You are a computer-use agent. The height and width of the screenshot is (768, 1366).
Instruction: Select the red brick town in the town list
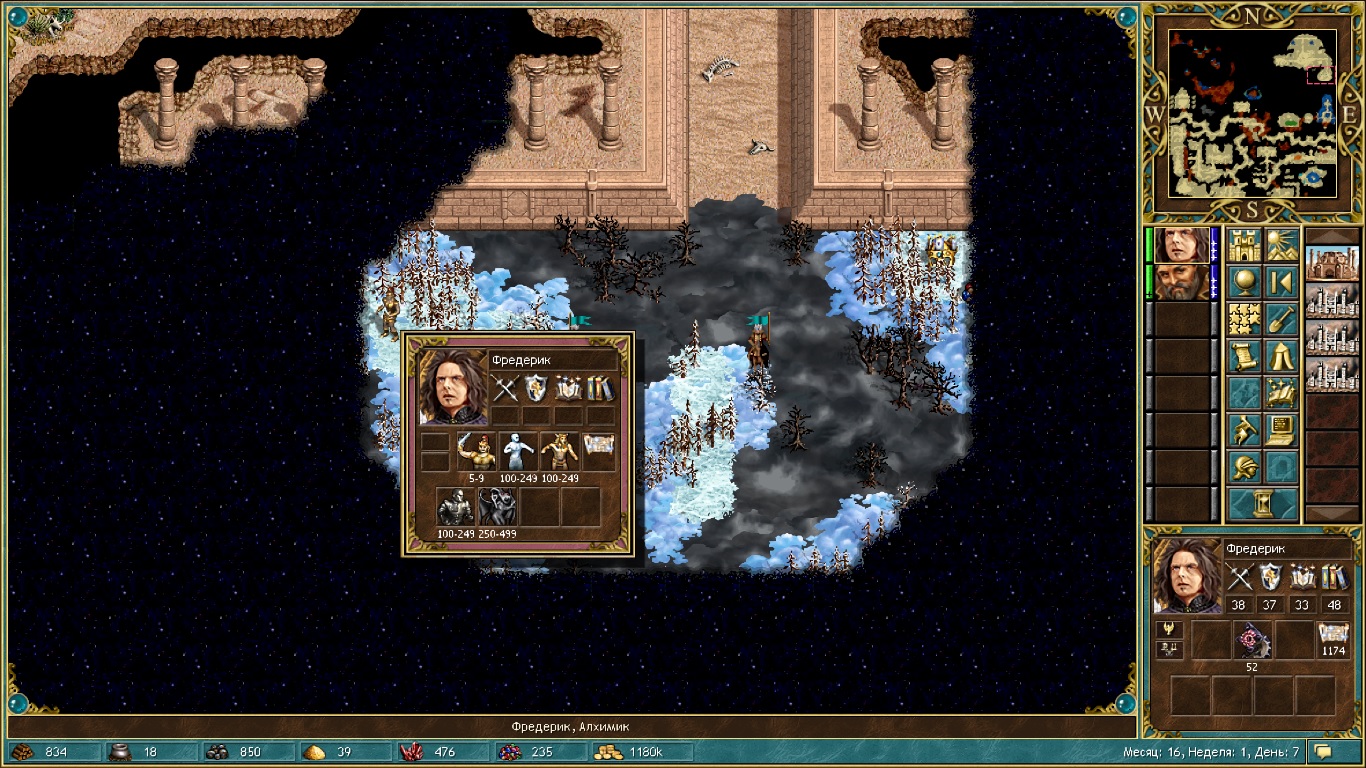1326,265
